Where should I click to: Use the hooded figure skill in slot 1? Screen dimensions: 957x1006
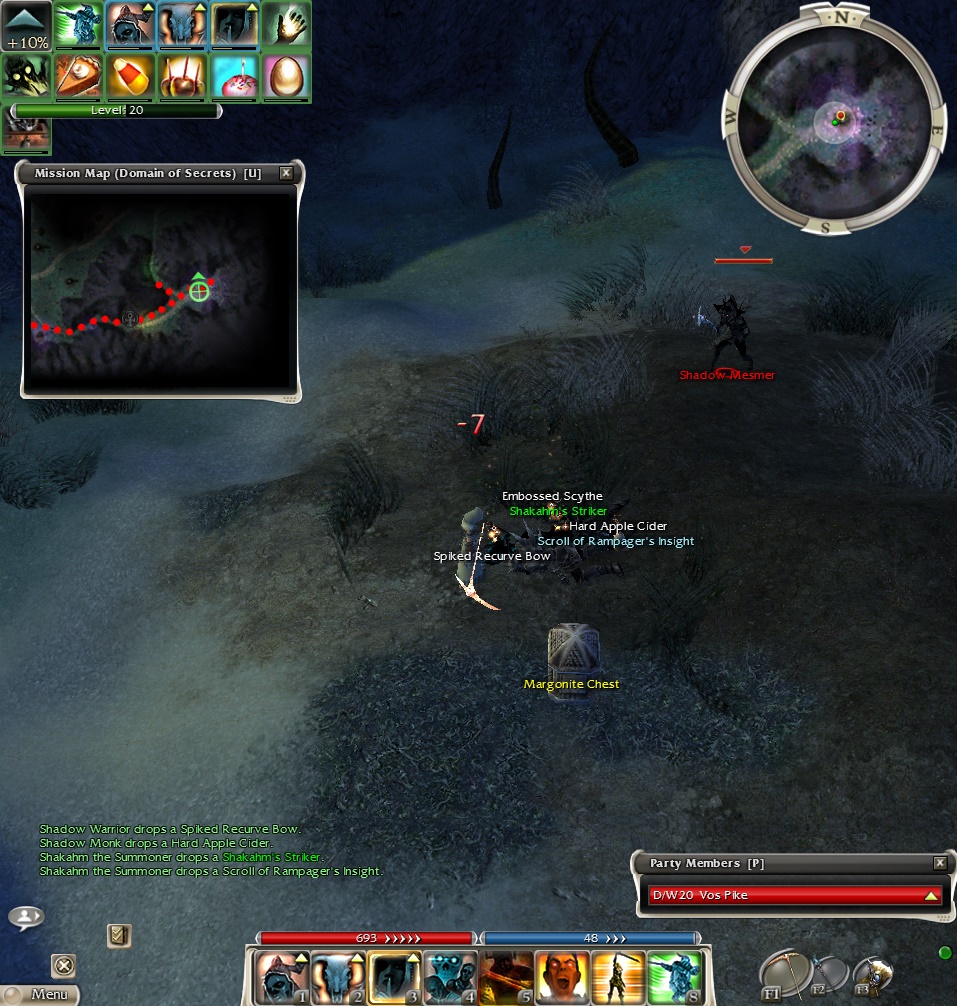pyautogui.click(x=280, y=977)
